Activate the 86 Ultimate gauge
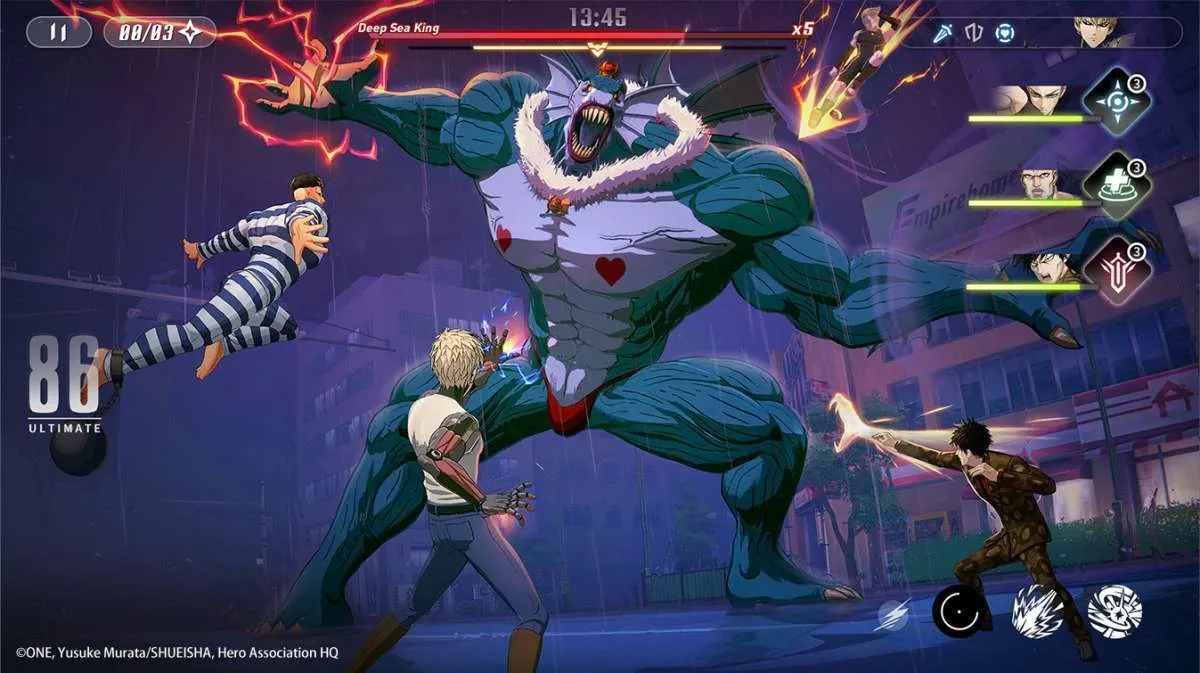Viewport: 1200px width, 673px height. [x=66, y=385]
